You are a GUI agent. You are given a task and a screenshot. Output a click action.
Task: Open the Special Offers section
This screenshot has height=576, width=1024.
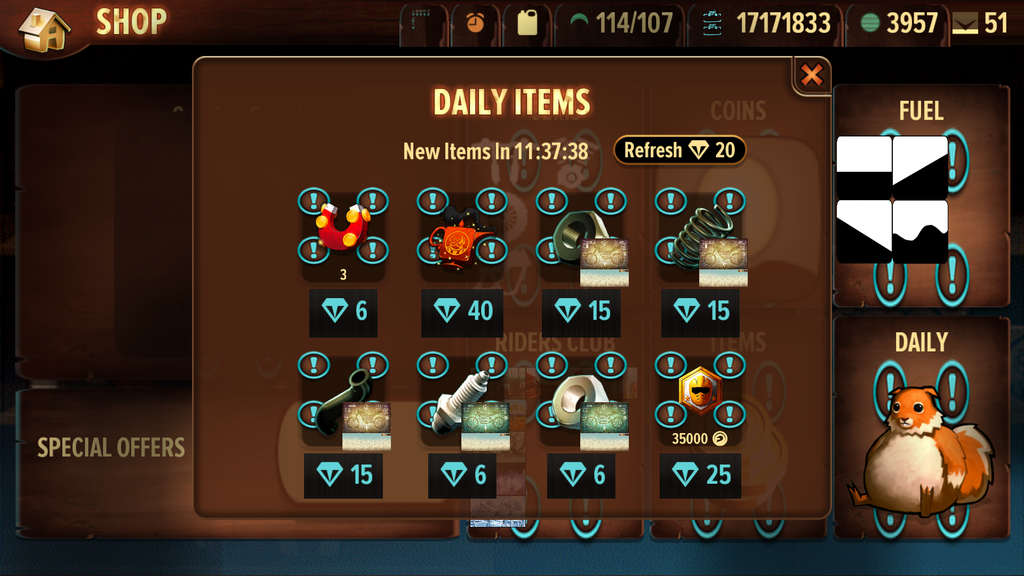(110, 447)
